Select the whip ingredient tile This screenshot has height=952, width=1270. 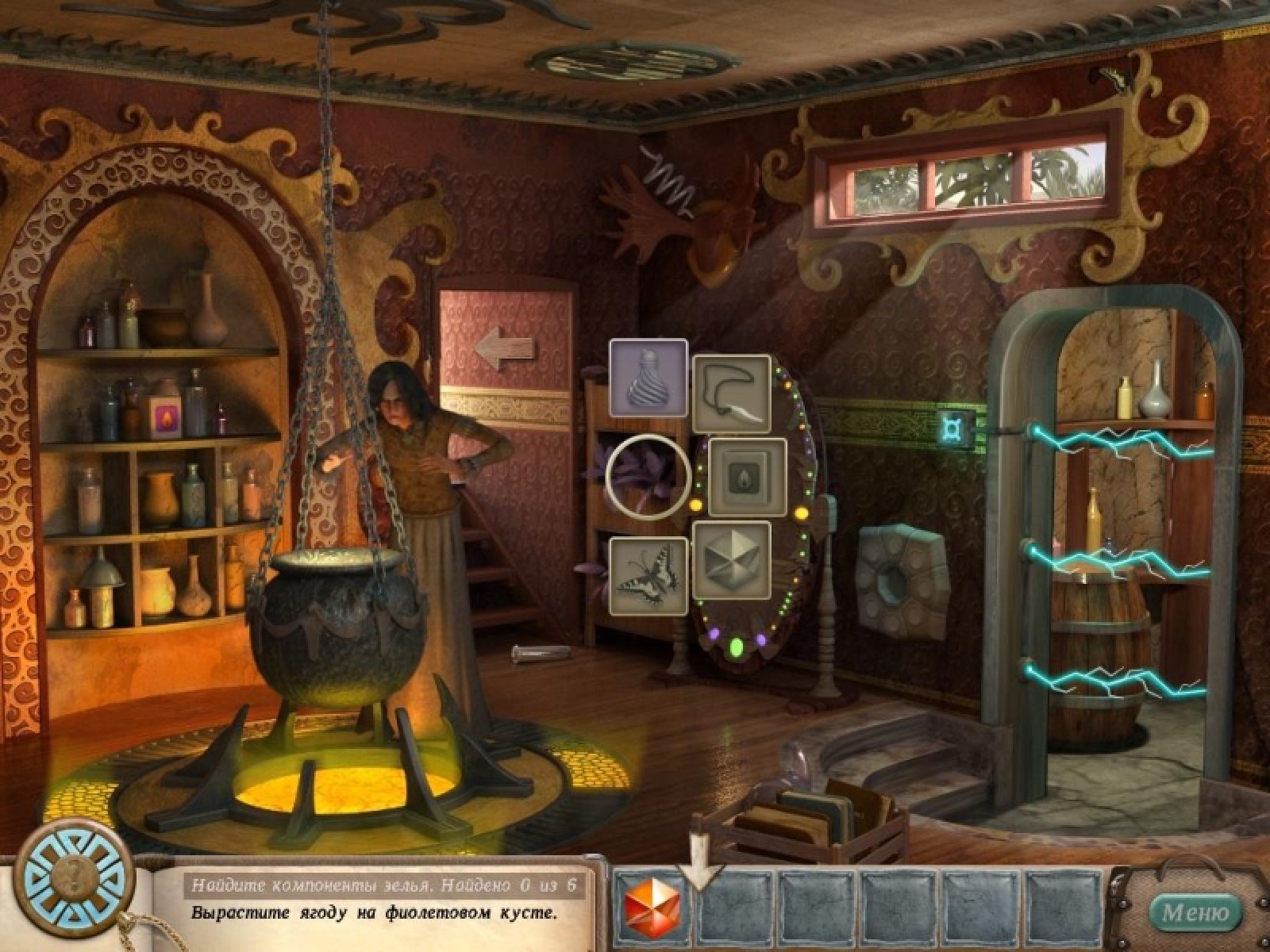click(731, 394)
